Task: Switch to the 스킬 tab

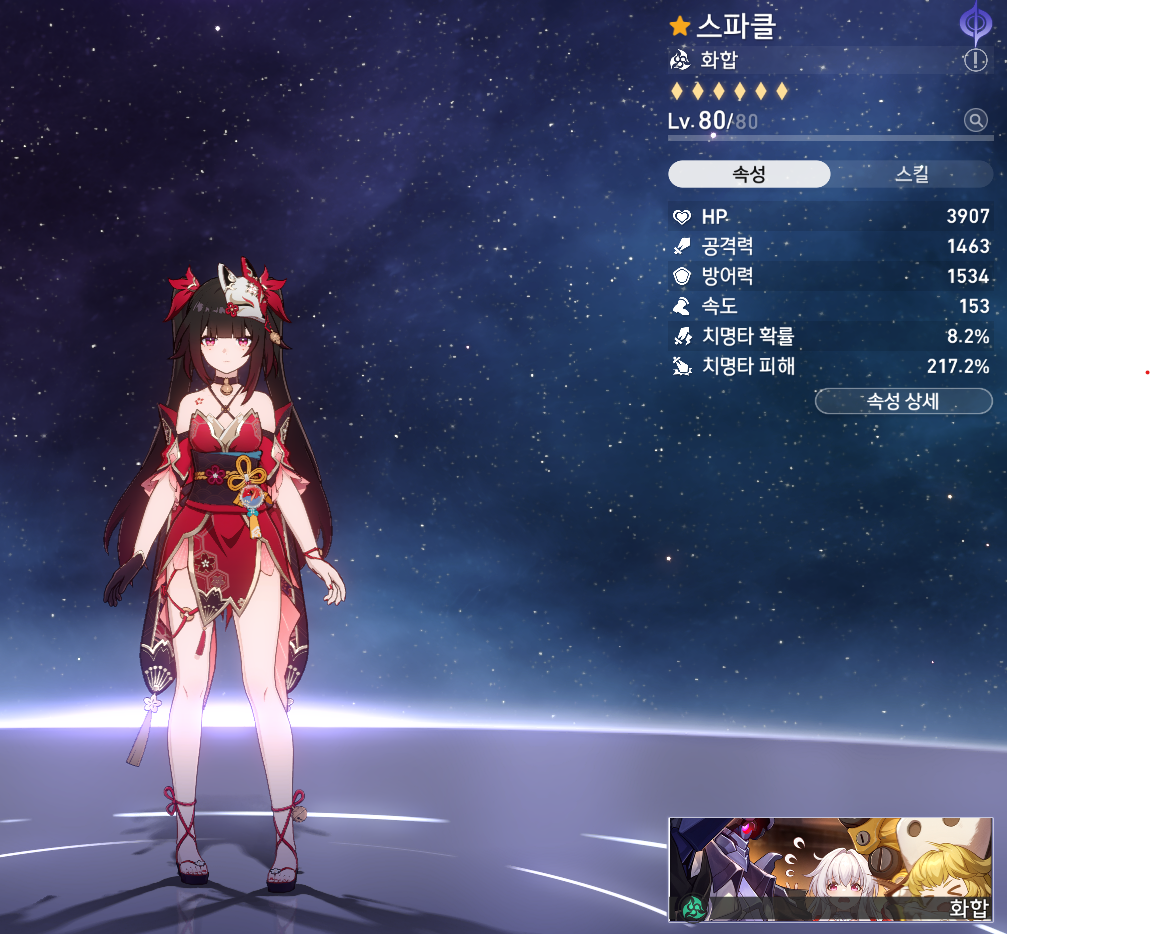Action: (911, 175)
